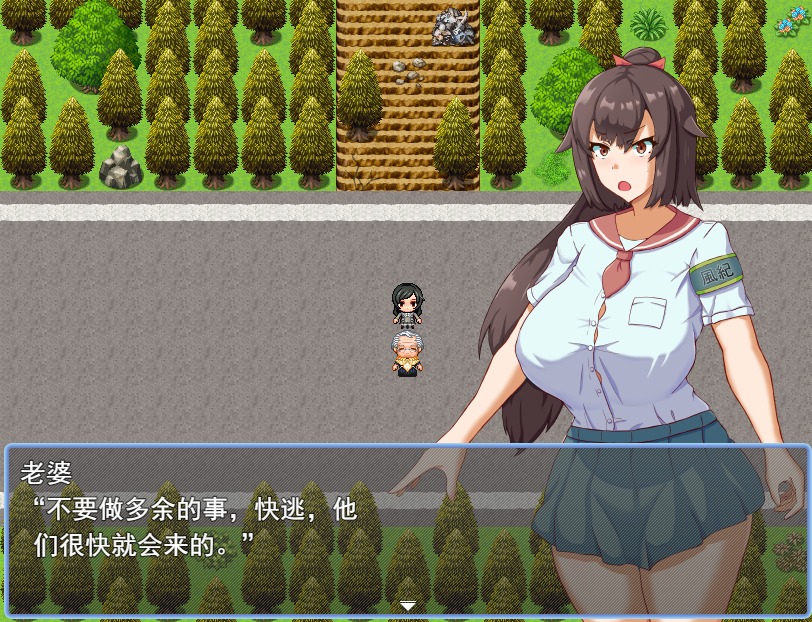Advance dialogue with the white arrow indicator
The height and width of the screenshot is (622, 812).
point(407,606)
